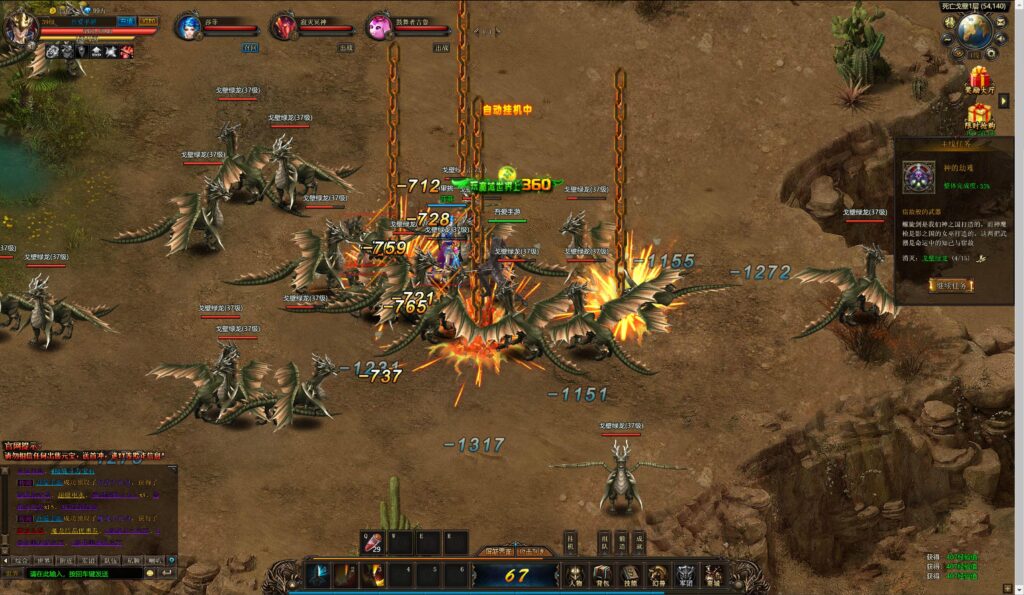
Task: Open the limited-time purchase gift icon
Action: tap(979, 115)
